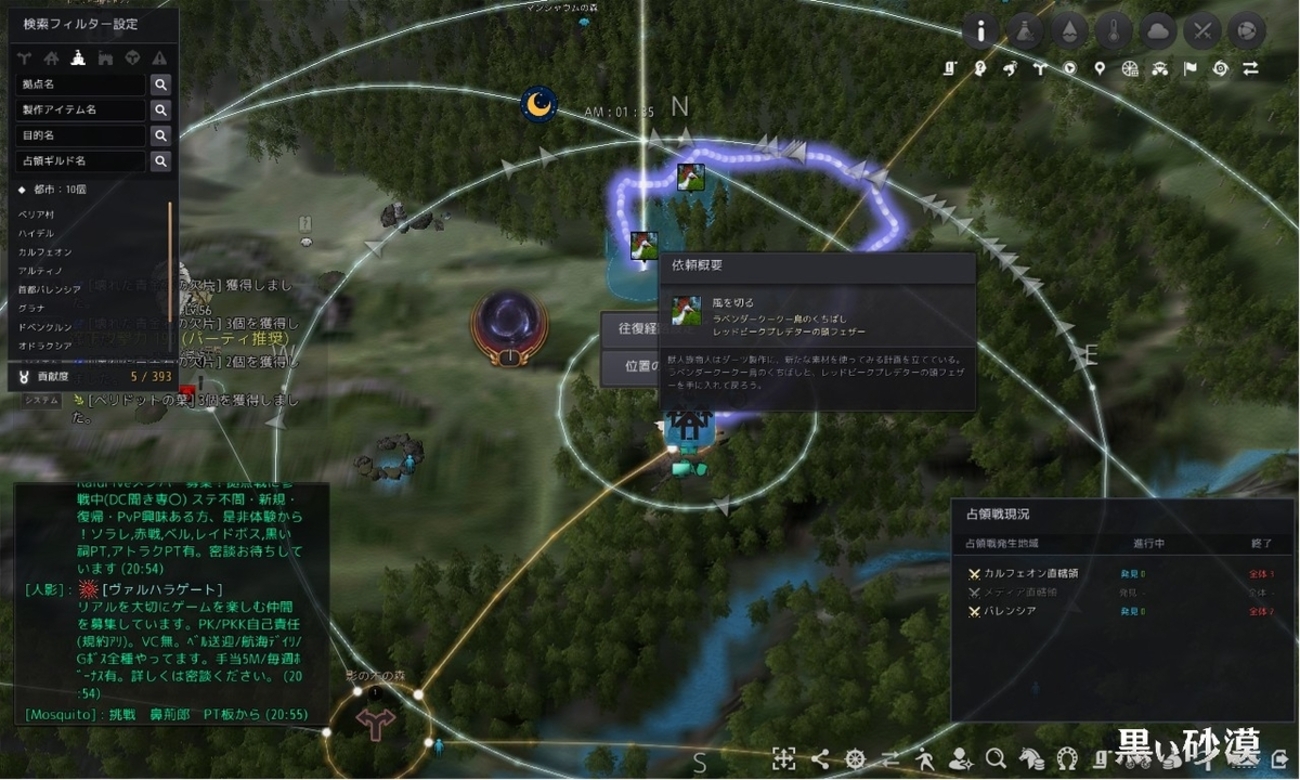Toggle the thermometer temperature overlay

click(1114, 32)
